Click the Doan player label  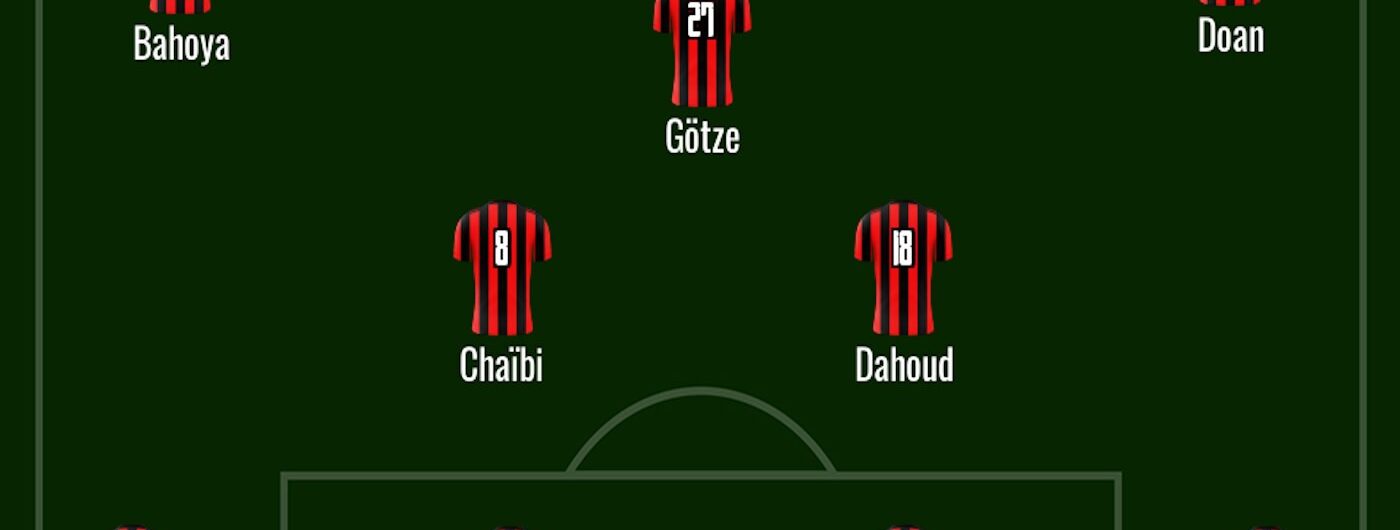[1230, 37]
